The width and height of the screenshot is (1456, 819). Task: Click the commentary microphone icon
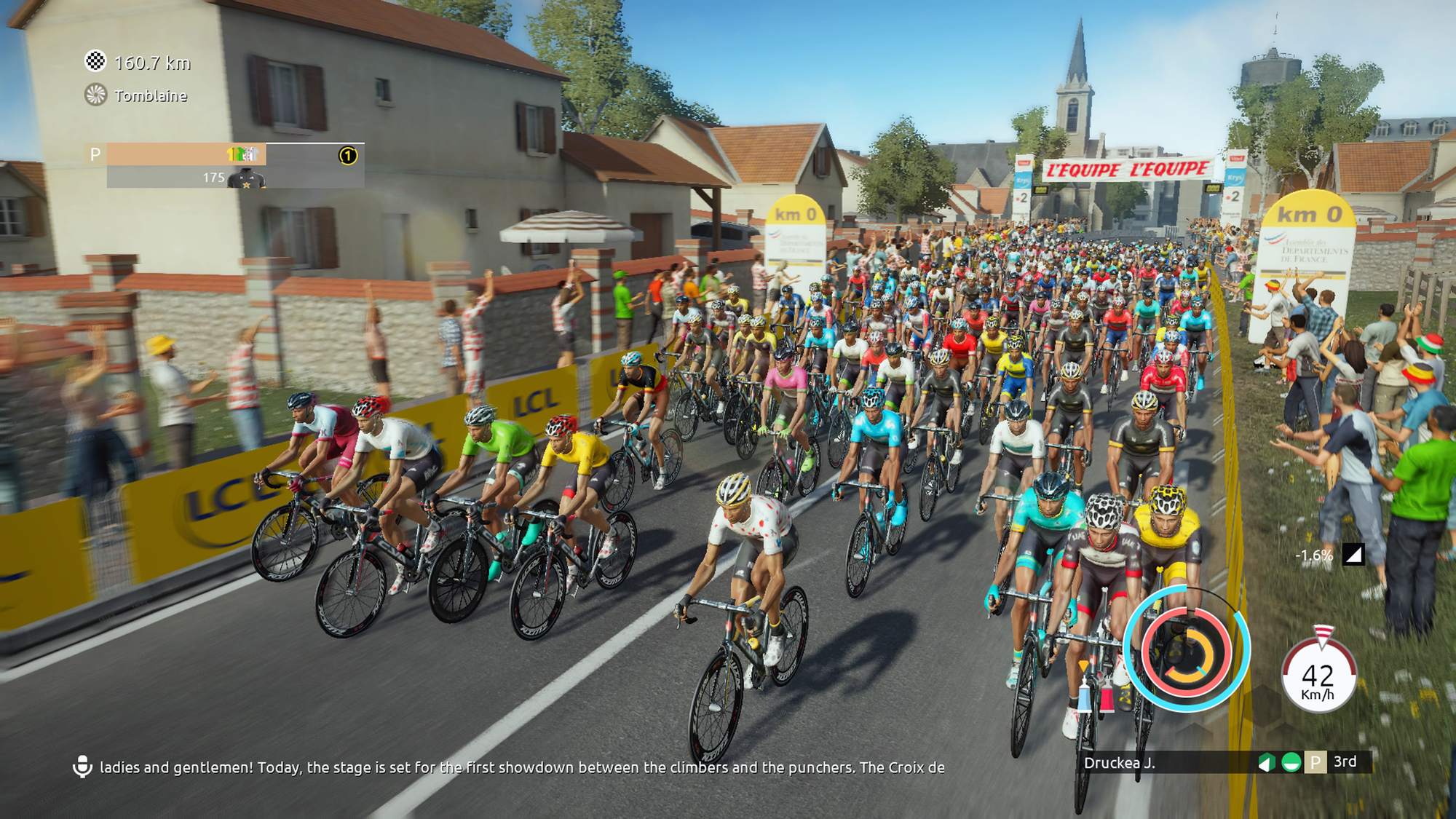click(82, 767)
